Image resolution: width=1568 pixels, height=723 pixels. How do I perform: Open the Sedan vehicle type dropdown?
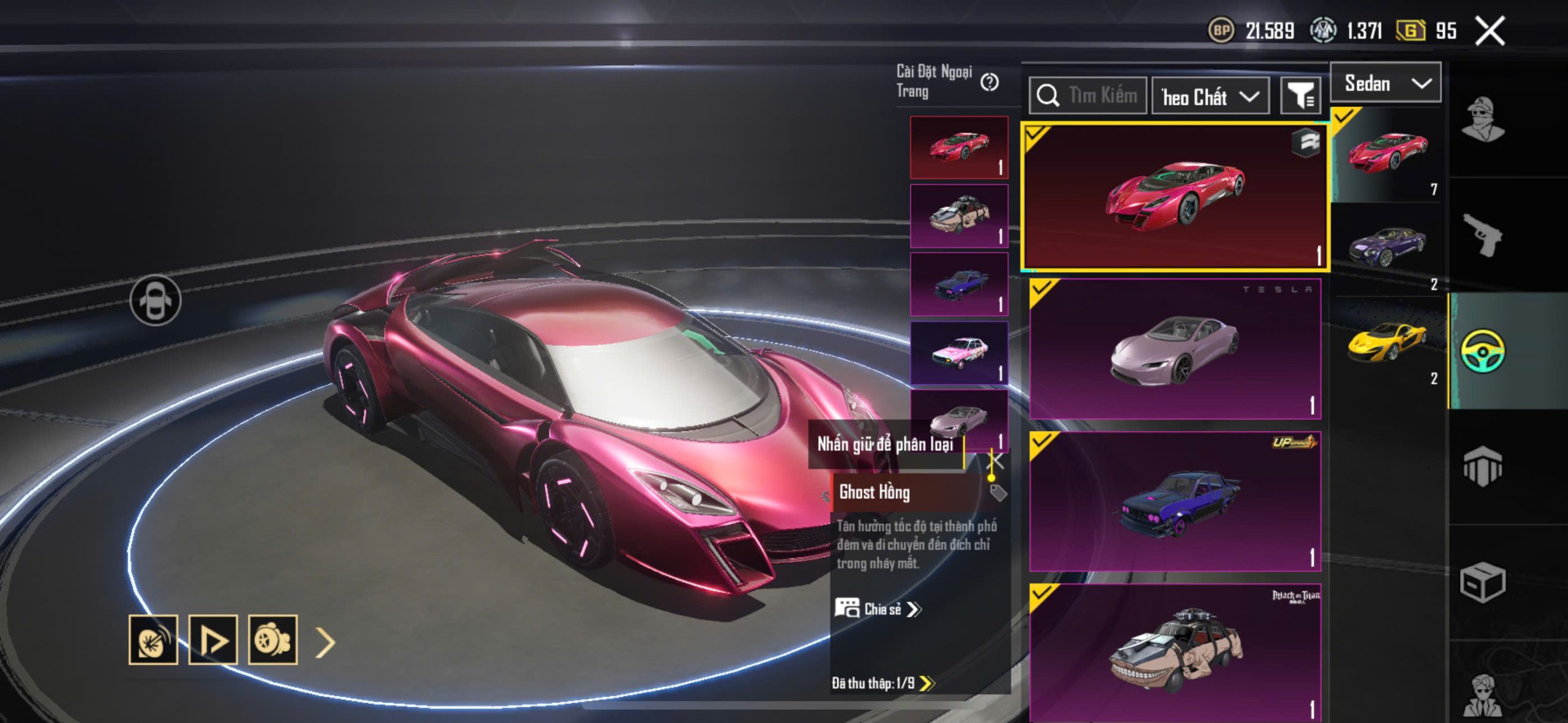point(1386,83)
